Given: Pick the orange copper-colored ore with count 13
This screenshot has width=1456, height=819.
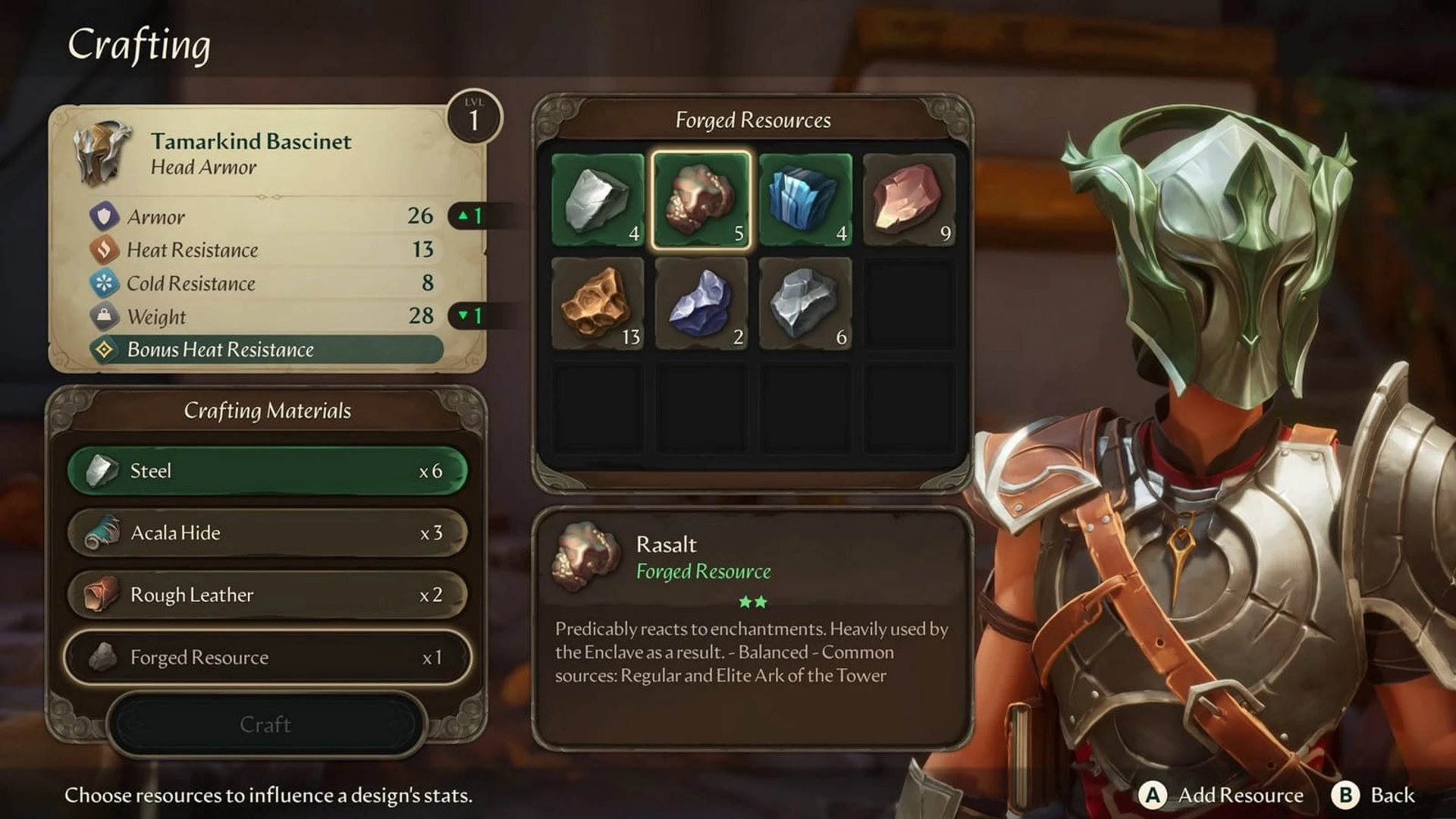Looking at the screenshot, I should tap(598, 304).
